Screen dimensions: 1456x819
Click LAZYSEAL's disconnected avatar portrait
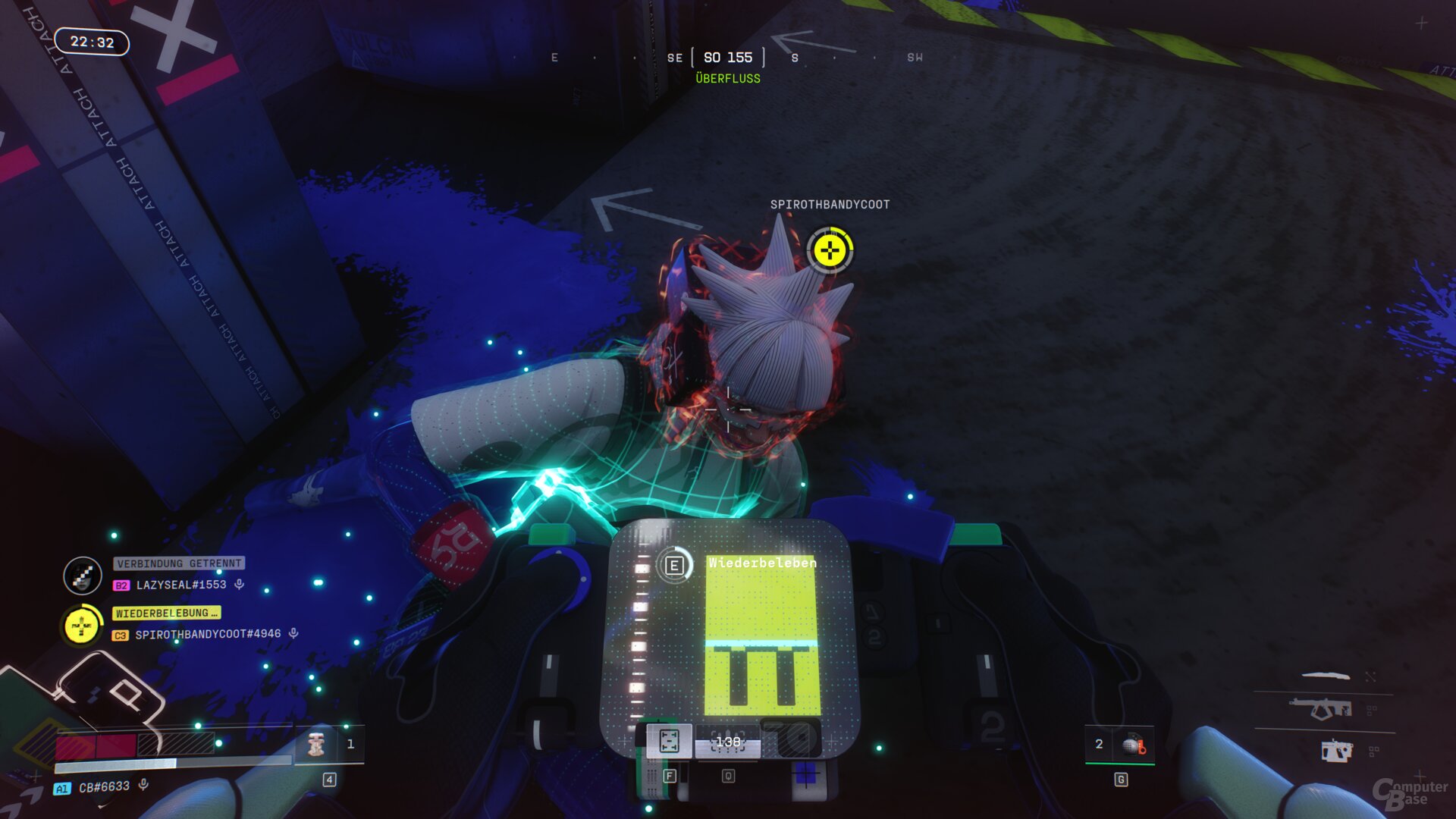pos(83,576)
